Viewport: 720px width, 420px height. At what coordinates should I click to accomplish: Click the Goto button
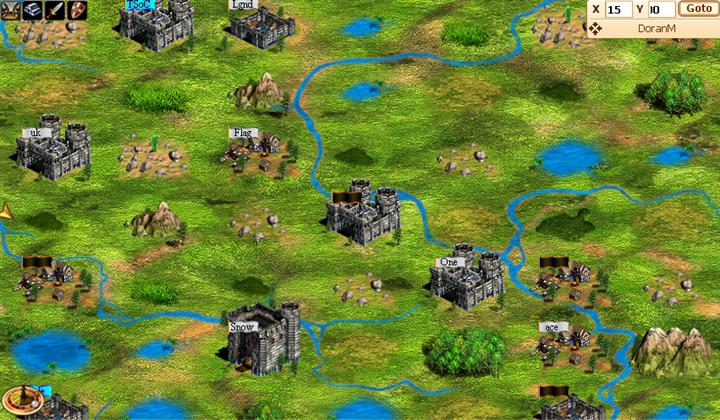pos(695,8)
